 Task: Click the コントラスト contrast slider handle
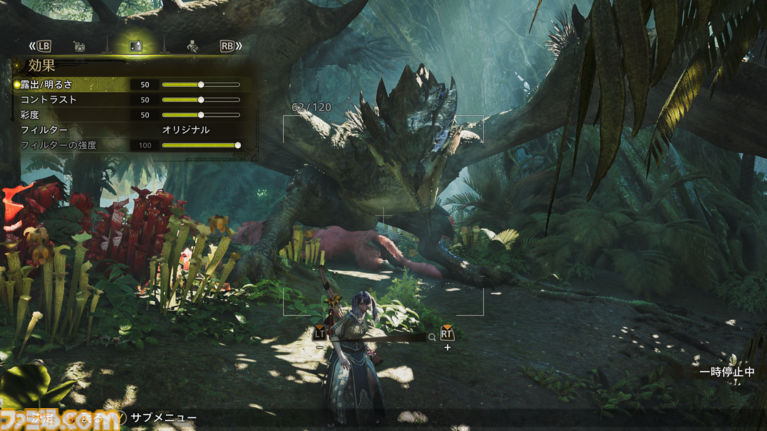coord(201,100)
